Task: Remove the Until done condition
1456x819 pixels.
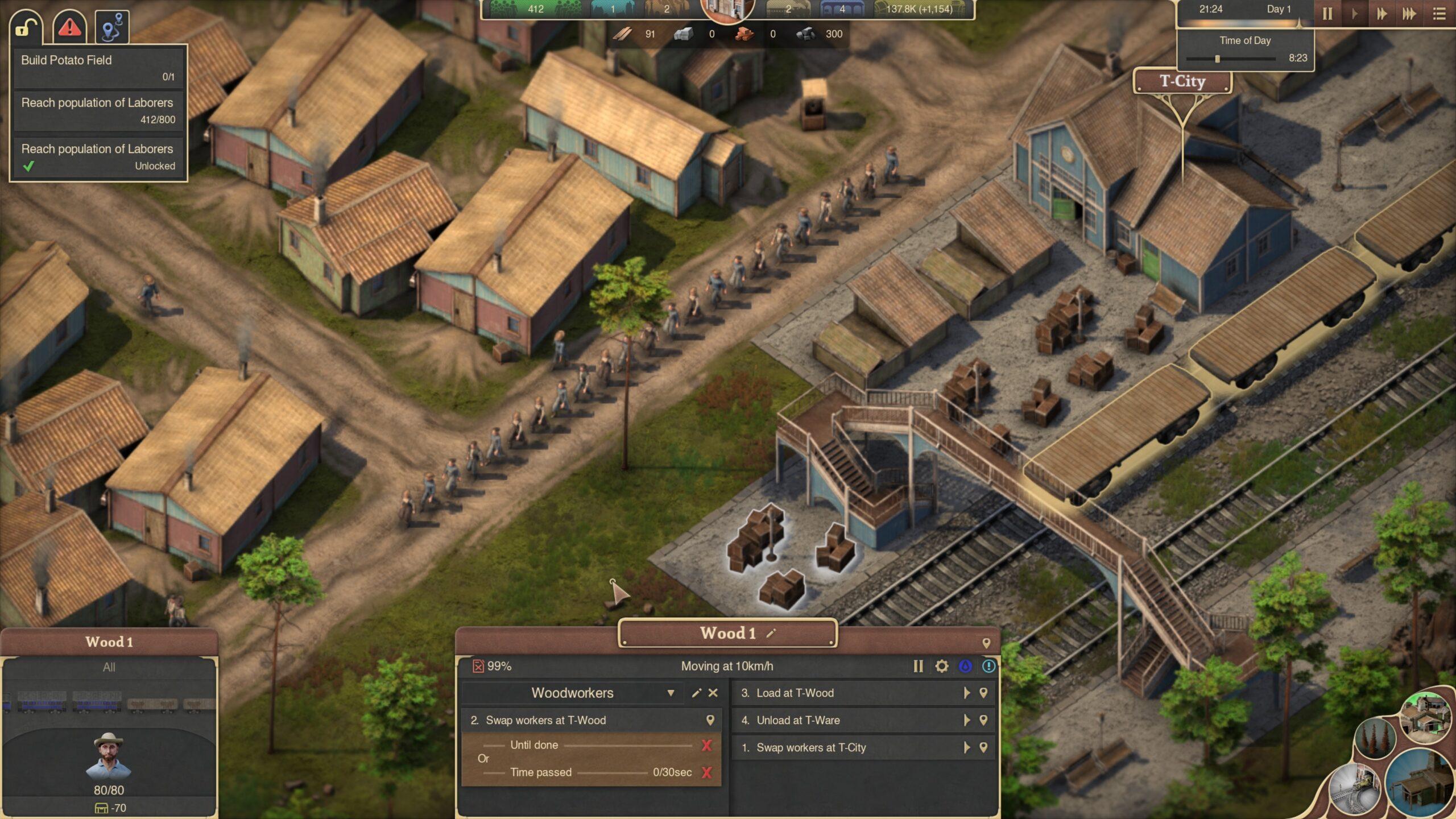Action: click(x=706, y=745)
